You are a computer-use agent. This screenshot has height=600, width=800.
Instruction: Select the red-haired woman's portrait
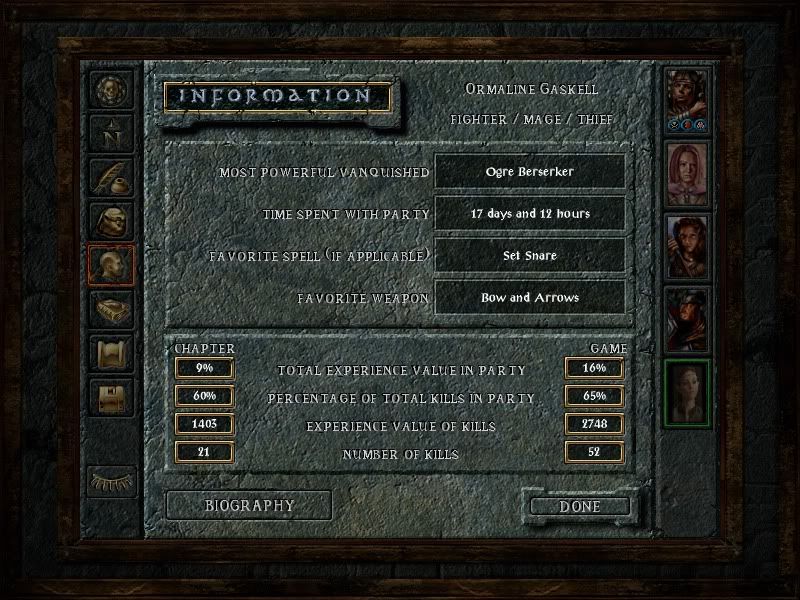tap(687, 173)
